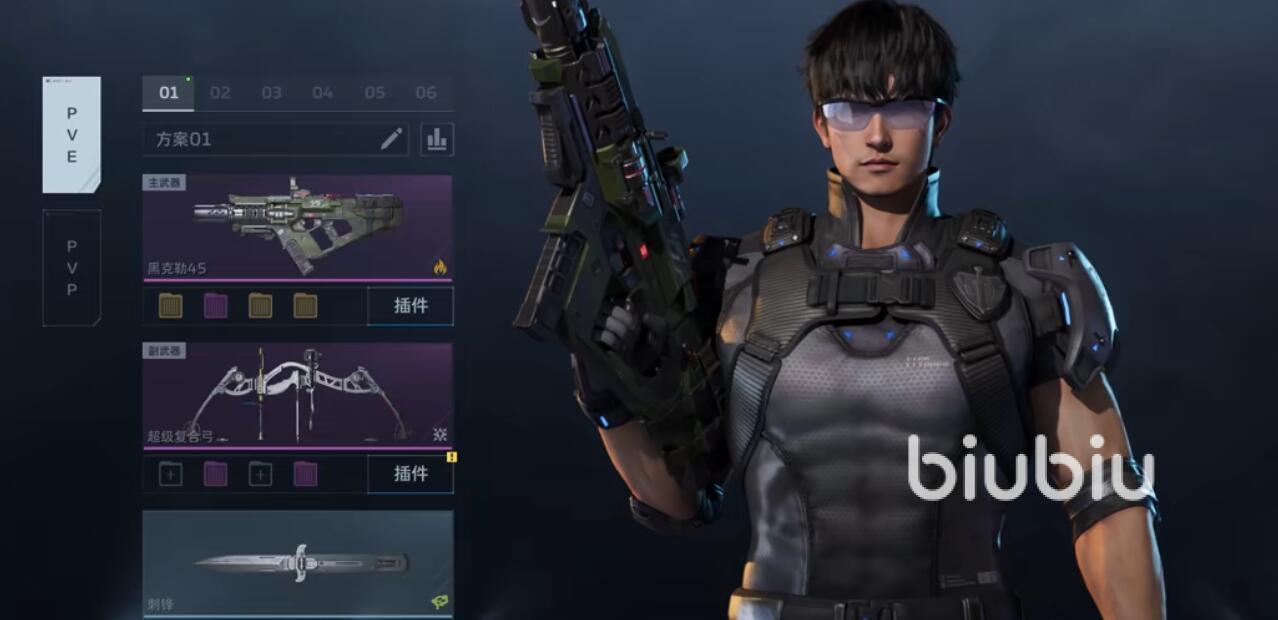
Task: Choose loadout tab 04
Action: coord(323,93)
